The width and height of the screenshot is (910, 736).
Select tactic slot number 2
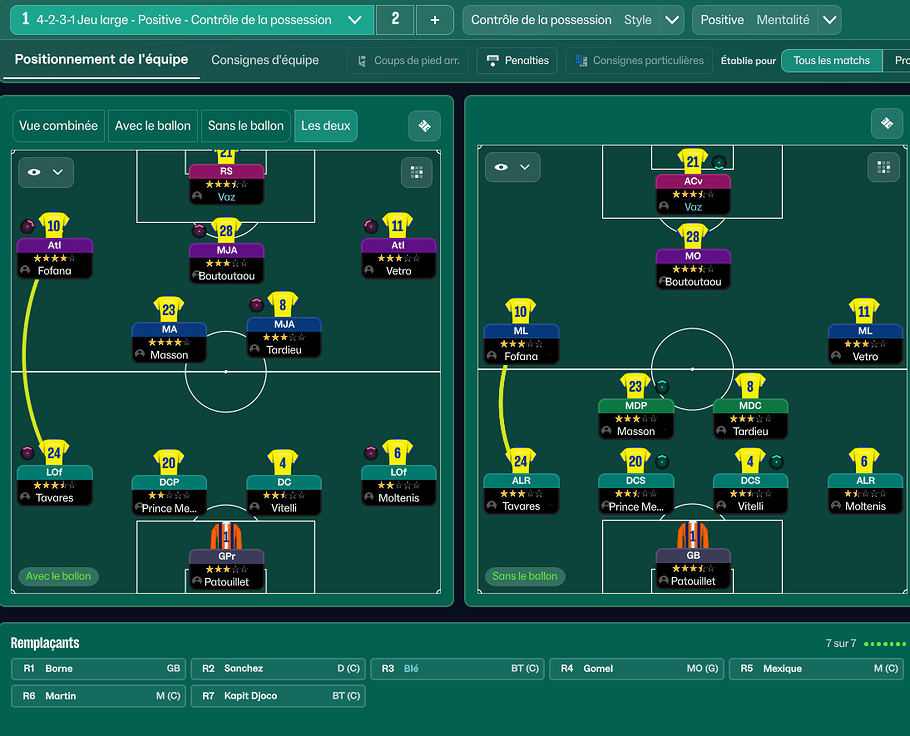396,20
